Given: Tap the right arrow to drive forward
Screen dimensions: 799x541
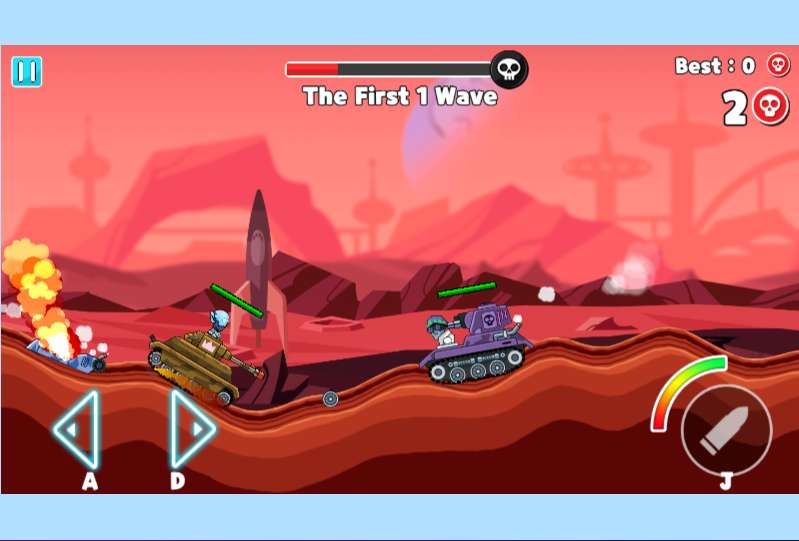Looking at the screenshot, I should [191, 429].
